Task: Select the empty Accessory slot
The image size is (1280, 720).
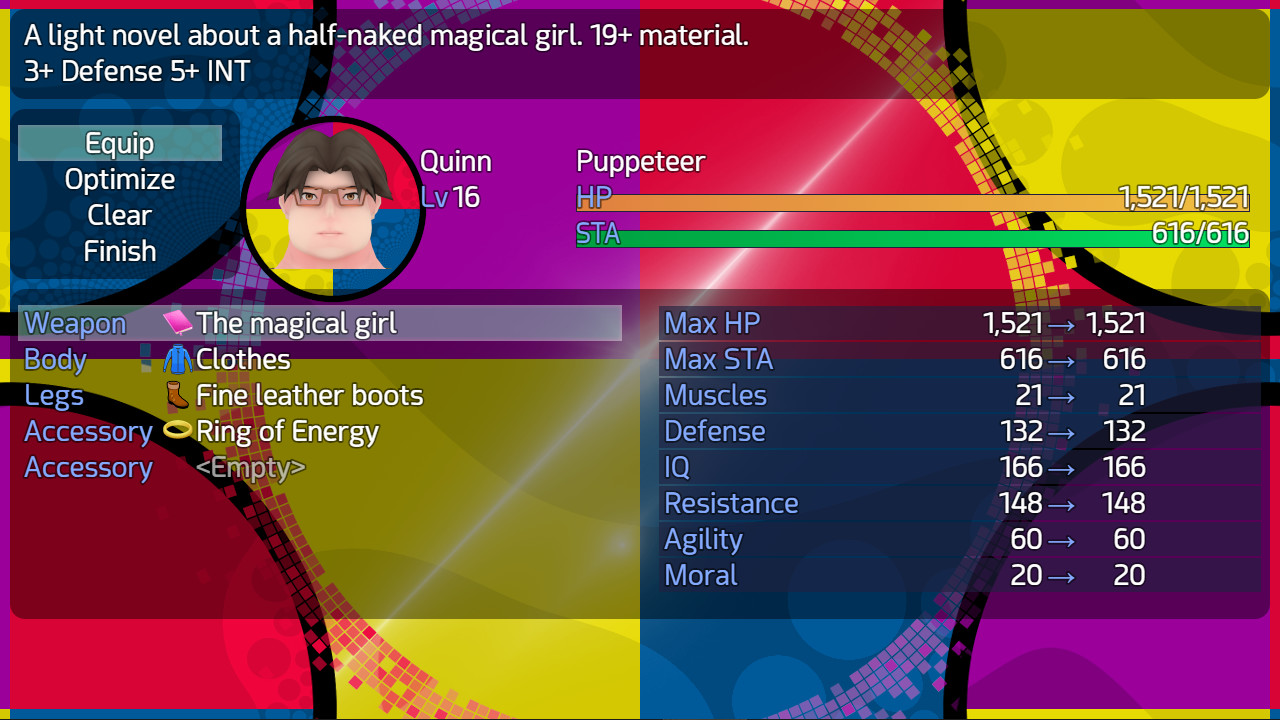Action: click(88, 466)
